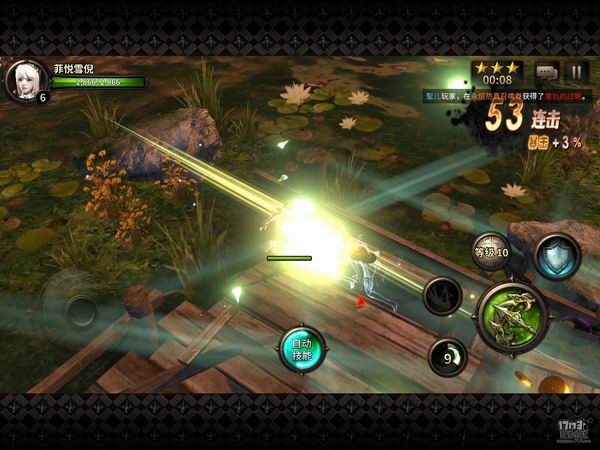The width and height of the screenshot is (600, 450).
Task: Tap the player portrait avatar
Action: (25, 80)
